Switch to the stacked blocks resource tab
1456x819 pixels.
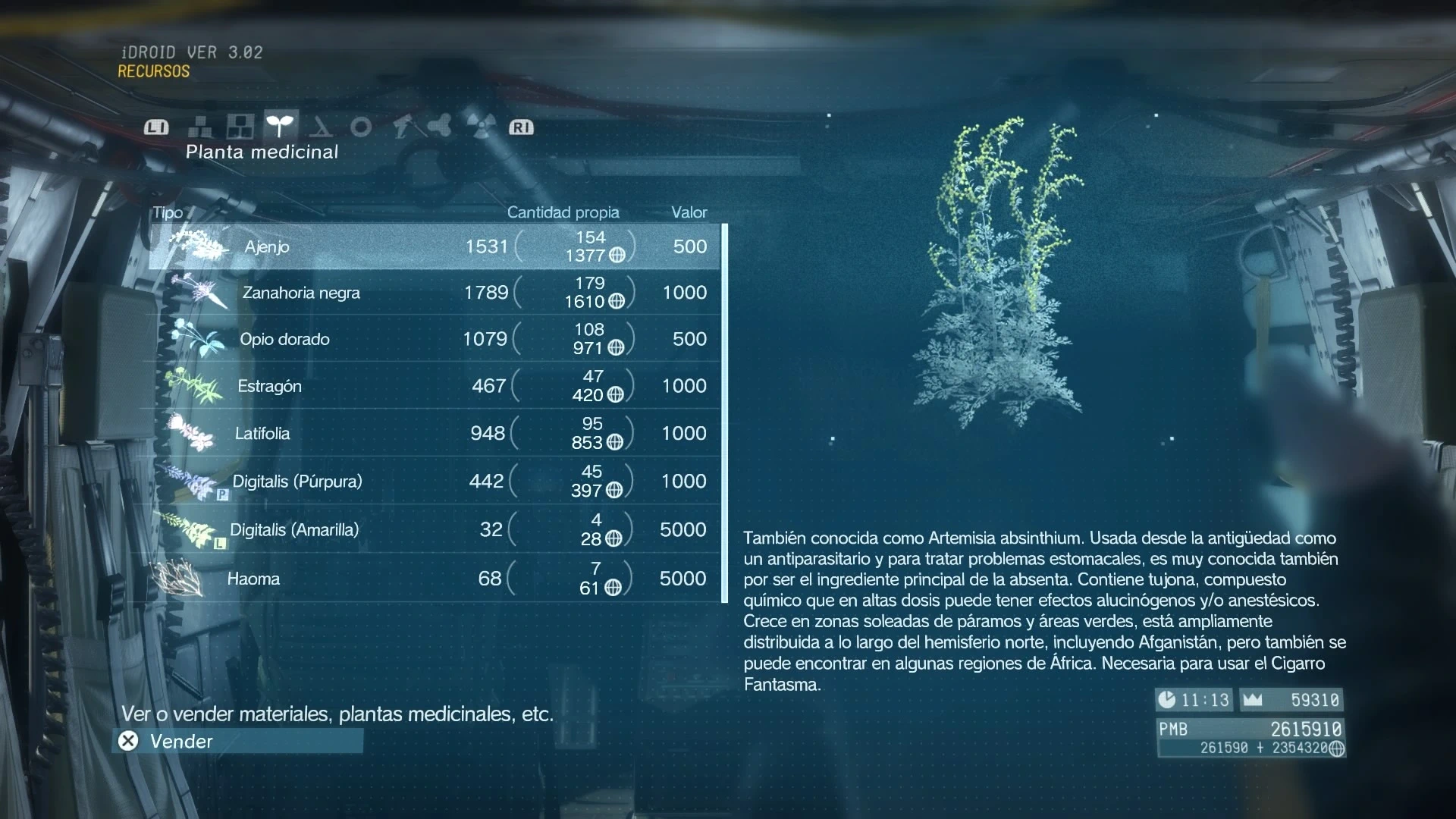[x=200, y=127]
